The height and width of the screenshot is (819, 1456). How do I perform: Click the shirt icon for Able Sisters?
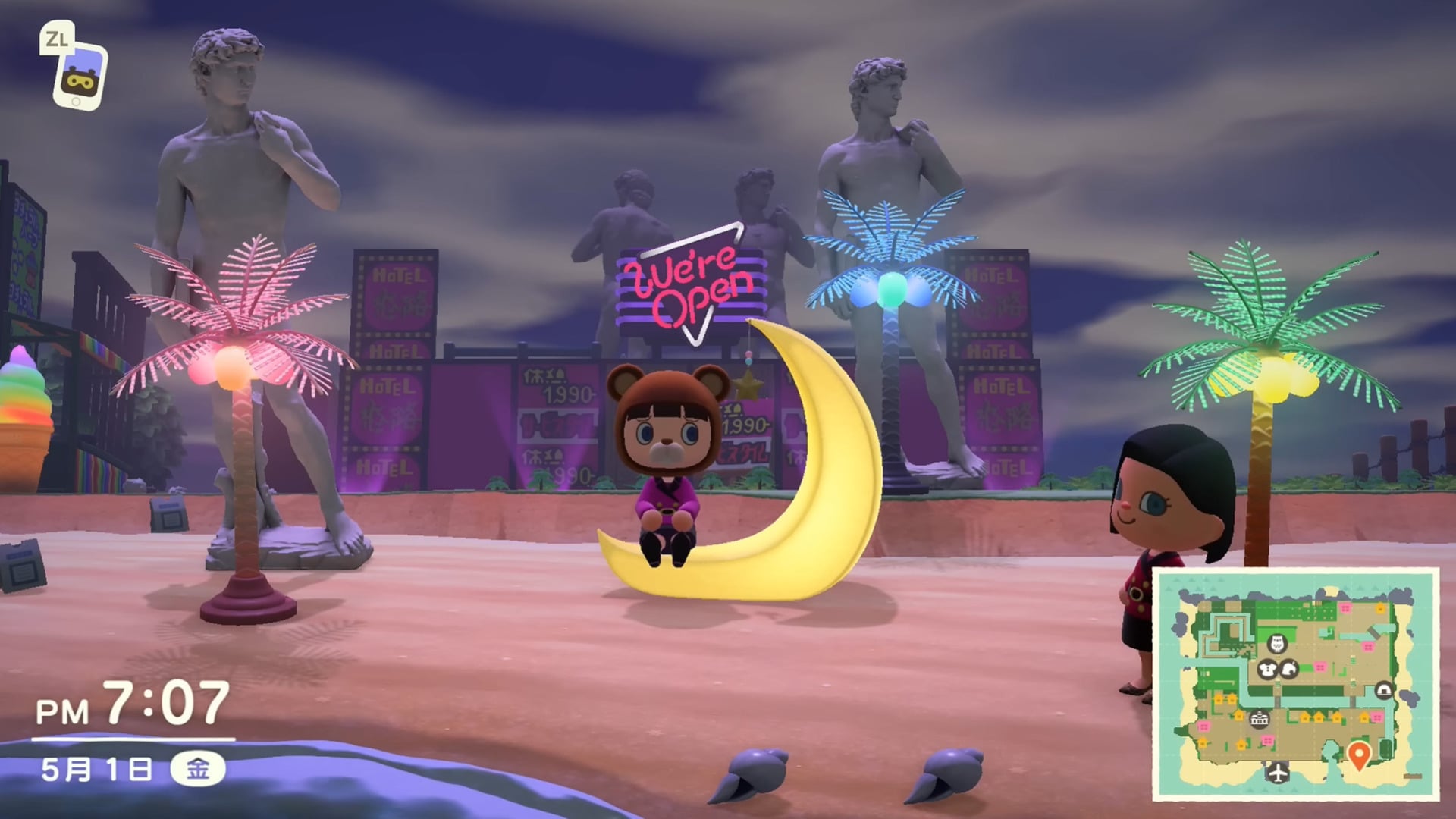[1266, 670]
